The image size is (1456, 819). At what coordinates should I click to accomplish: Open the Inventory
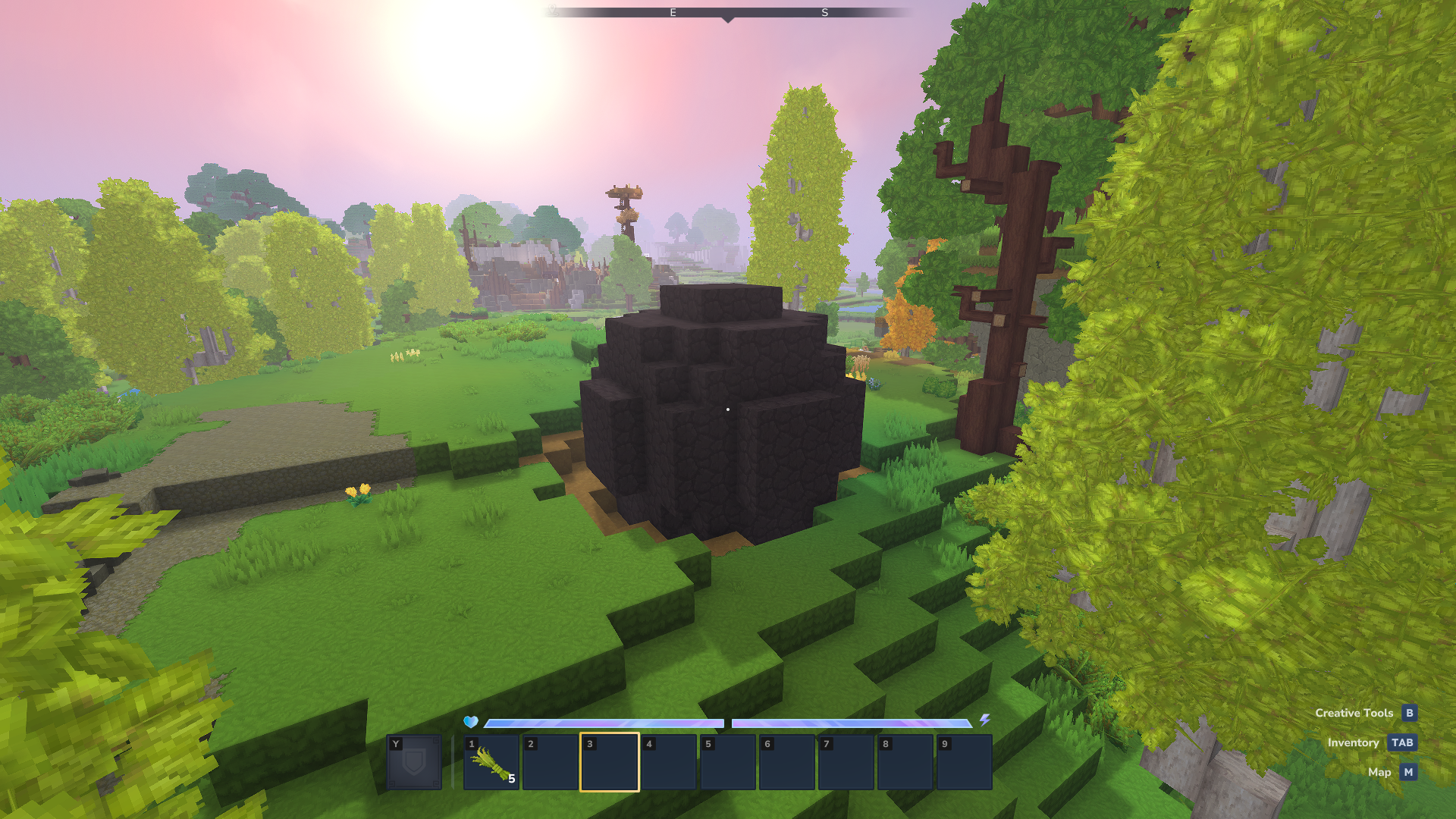[x=1371, y=742]
